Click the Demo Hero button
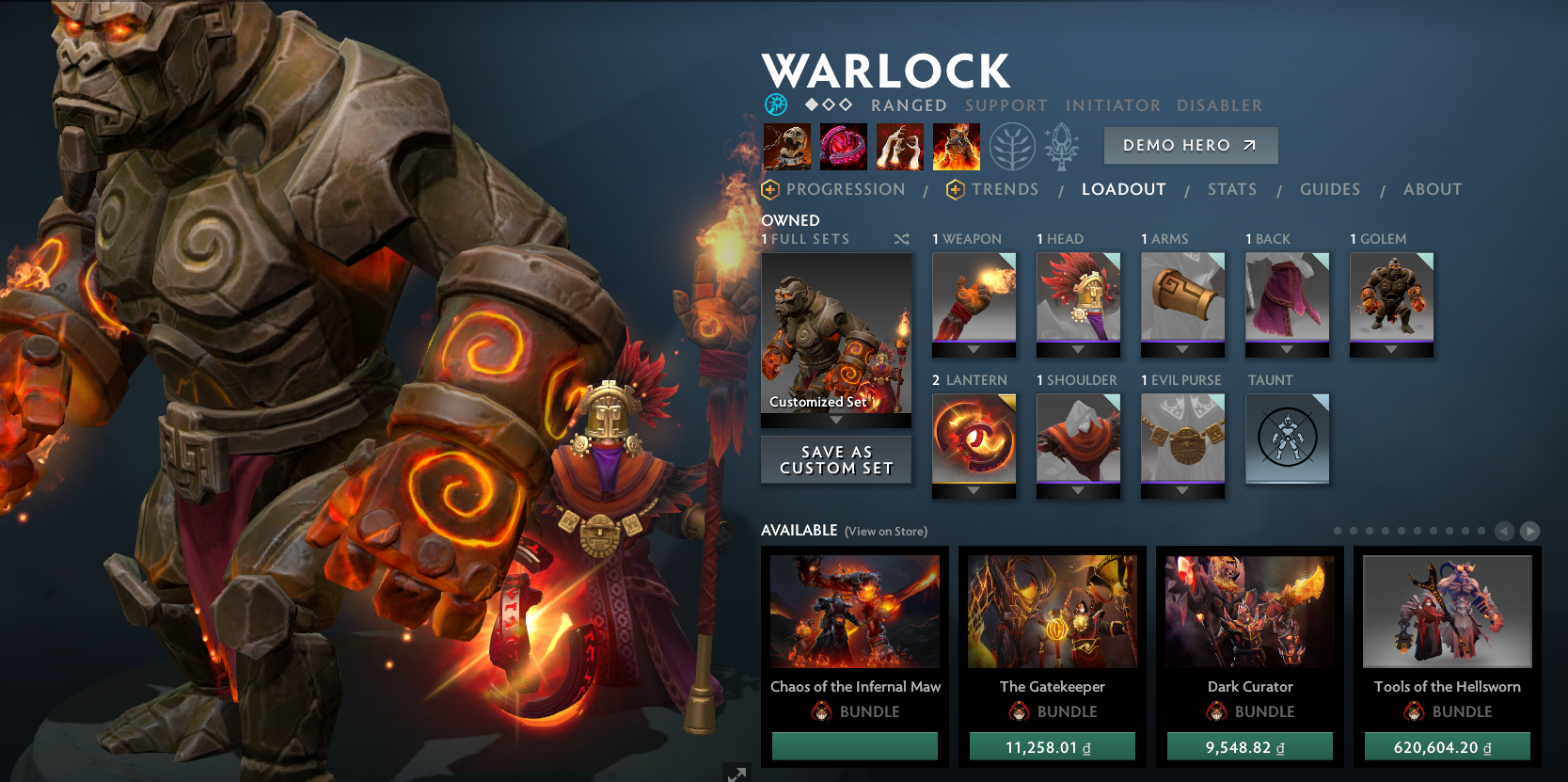Screen dimensions: 1568x782 1190,146
